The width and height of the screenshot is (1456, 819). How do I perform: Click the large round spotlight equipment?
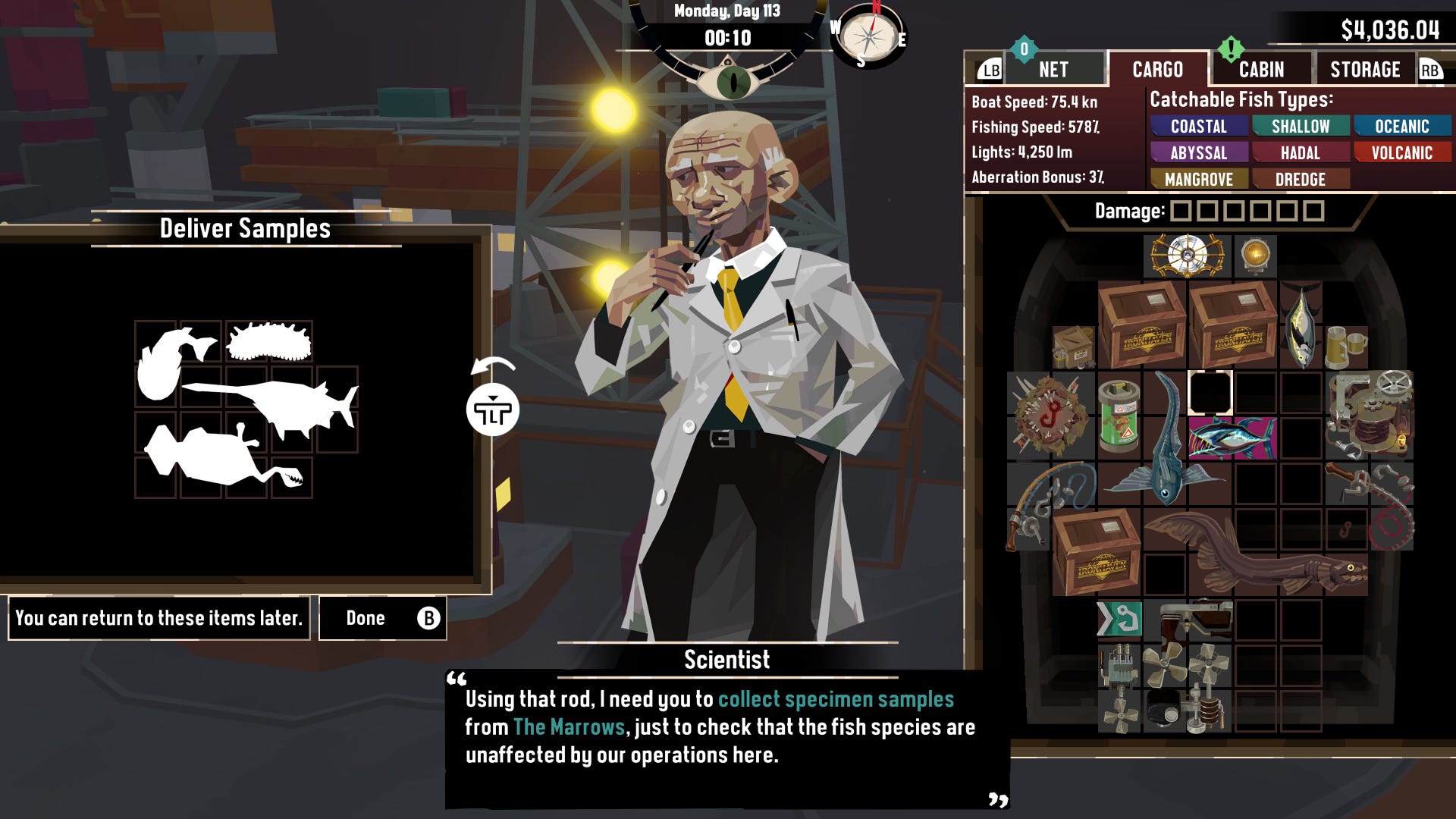pyautogui.click(x=1187, y=256)
